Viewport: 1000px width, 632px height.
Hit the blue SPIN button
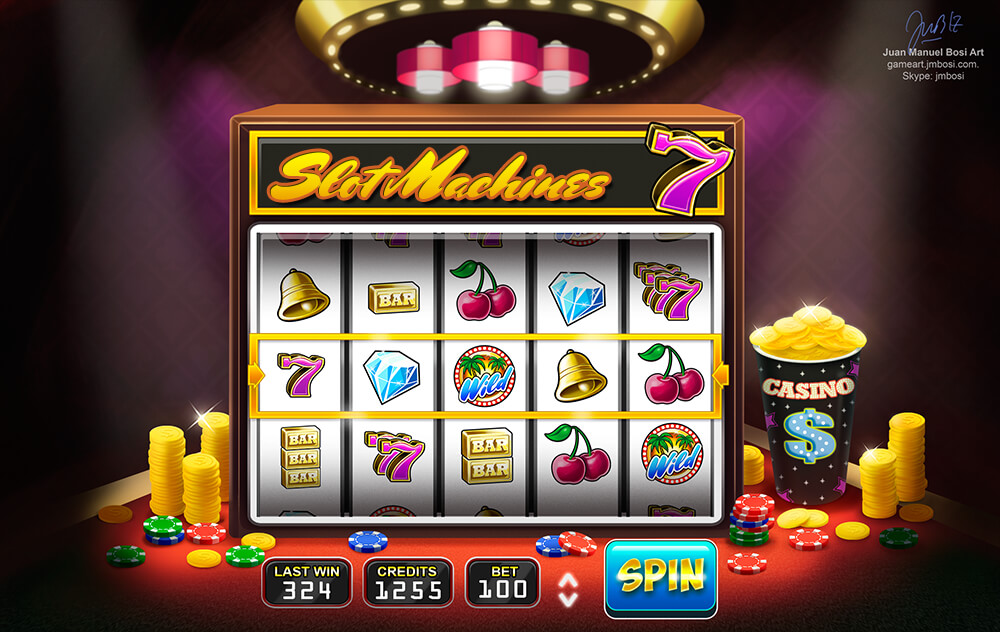(x=660, y=578)
